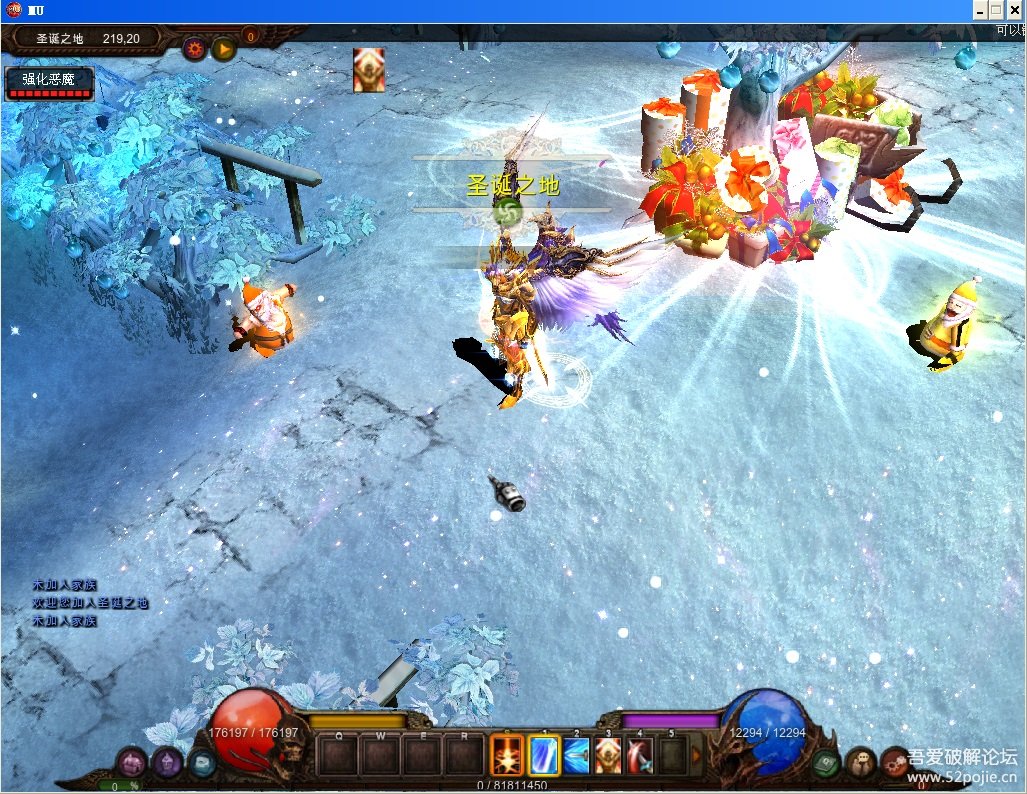Click the yellow play arrow button
The height and width of the screenshot is (794, 1027).
[223, 47]
